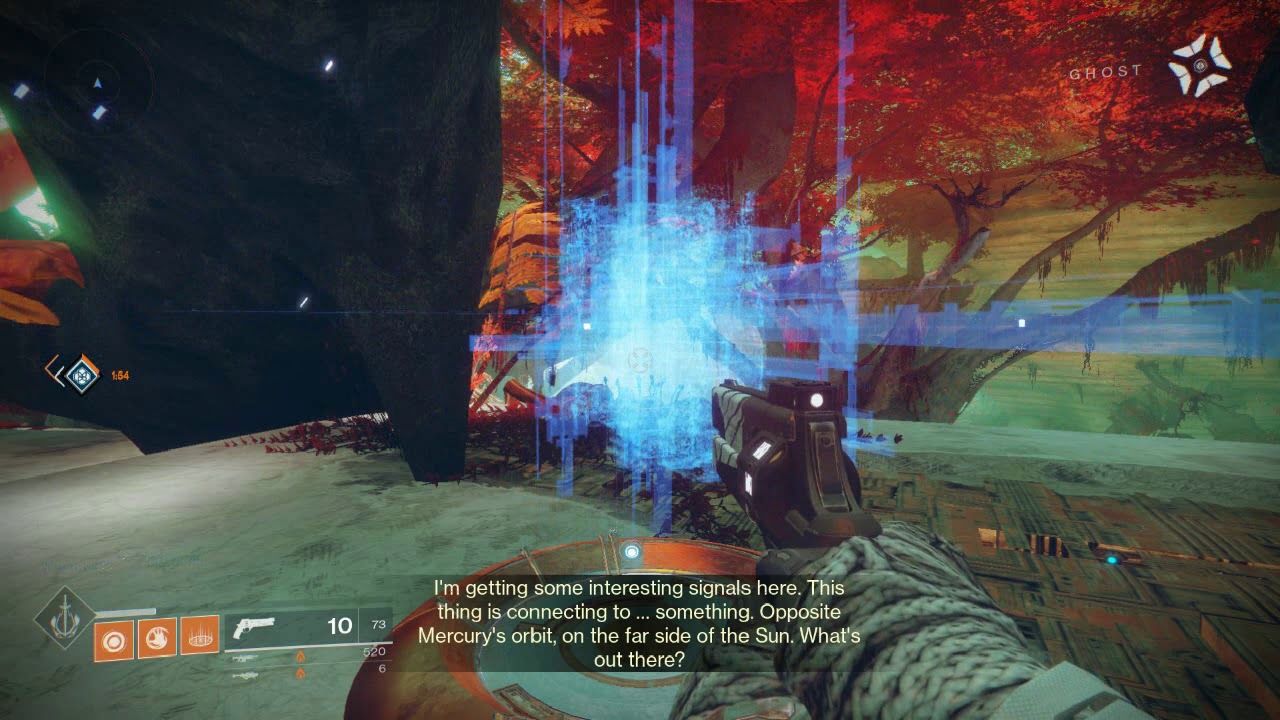Image resolution: width=1280 pixels, height=720 pixels.
Task: Select the equipped hand cannon weapon
Action: click(254, 627)
